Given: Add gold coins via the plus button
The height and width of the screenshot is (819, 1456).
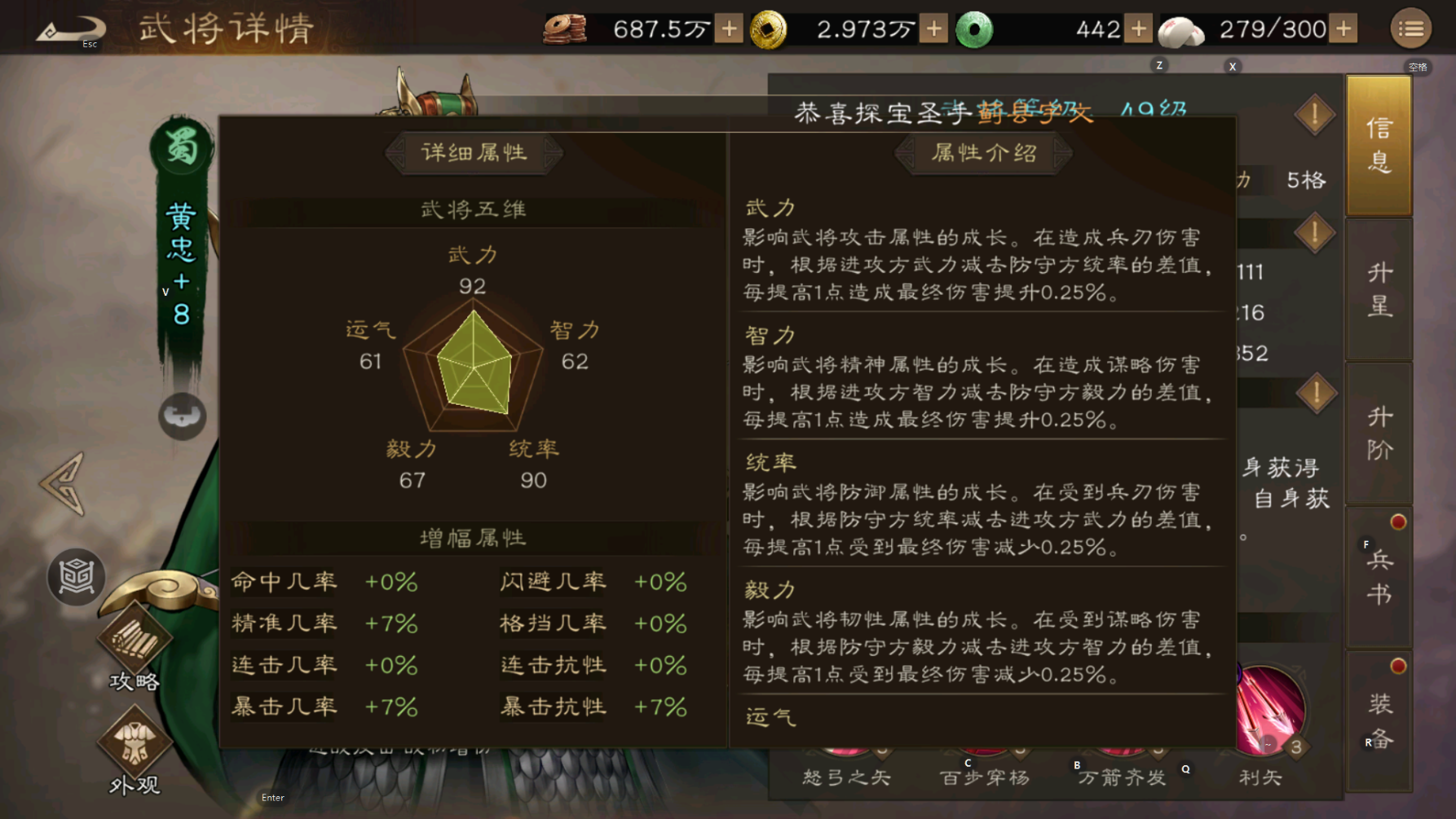Looking at the screenshot, I should pyautogui.click(x=933, y=29).
